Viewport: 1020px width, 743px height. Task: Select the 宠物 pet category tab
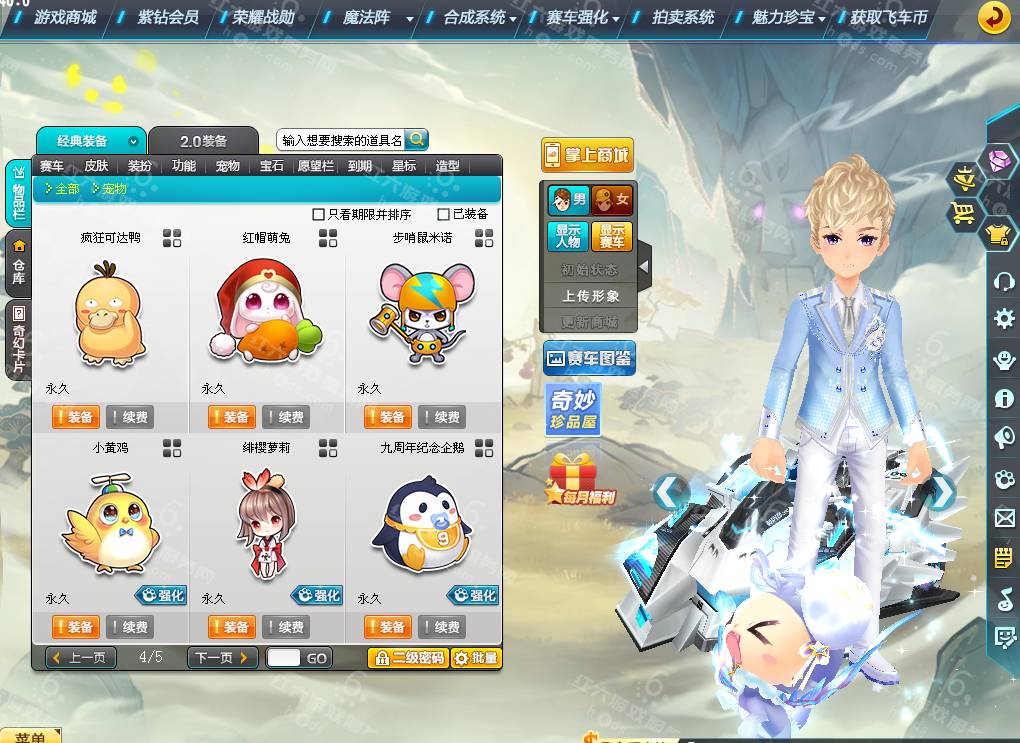[x=227, y=166]
